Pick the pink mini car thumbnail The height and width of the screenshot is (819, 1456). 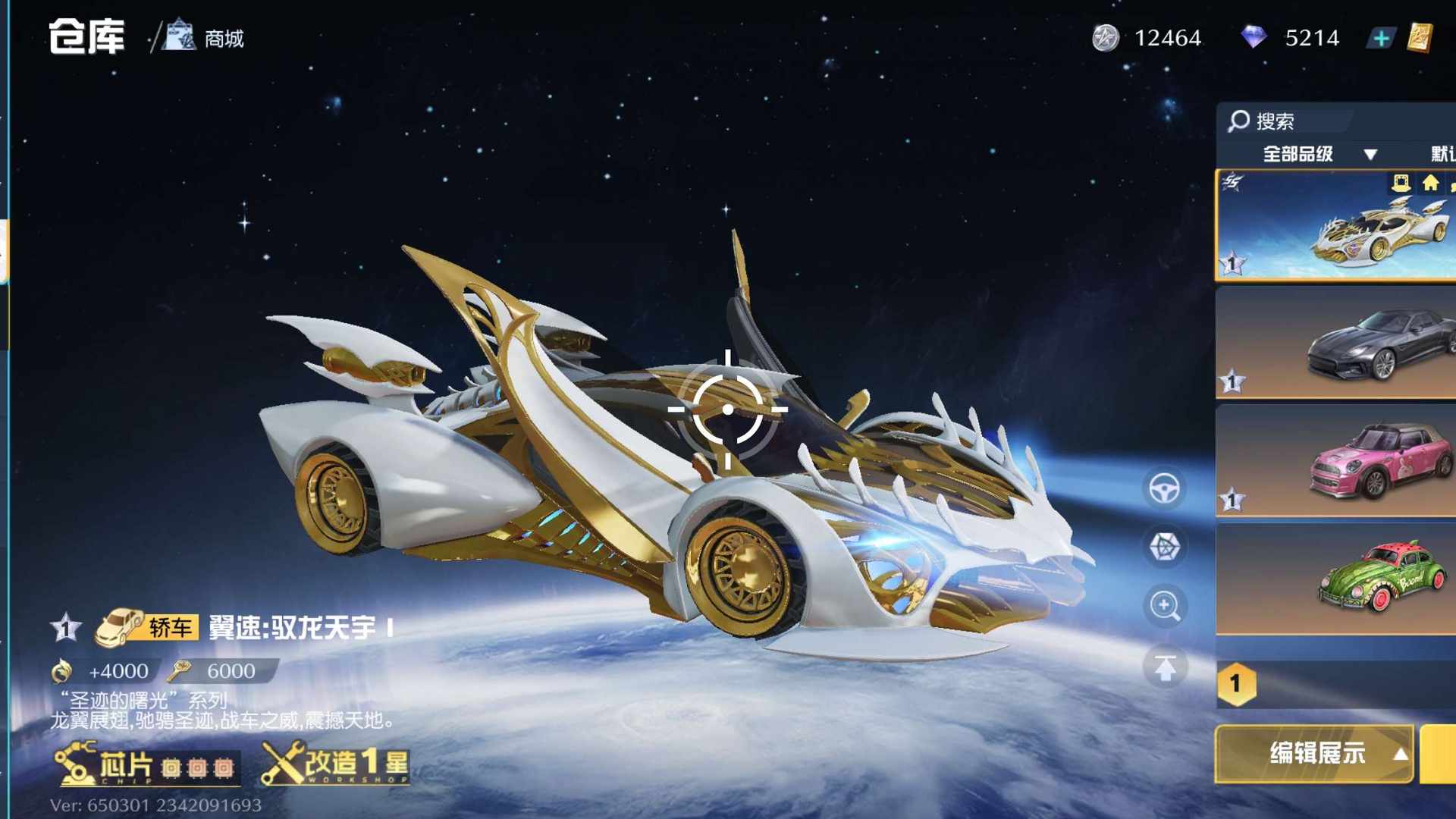pyautogui.click(x=1336, y=461)
